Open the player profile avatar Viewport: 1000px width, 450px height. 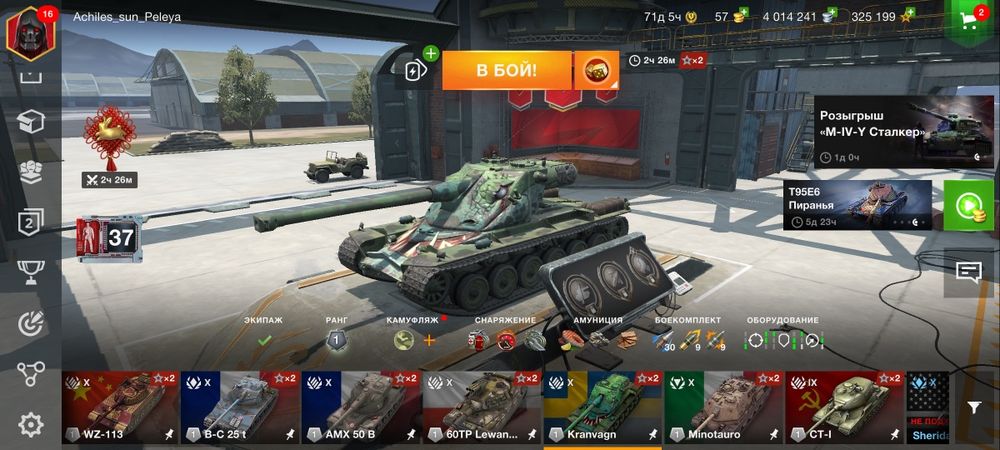point(30,27)
